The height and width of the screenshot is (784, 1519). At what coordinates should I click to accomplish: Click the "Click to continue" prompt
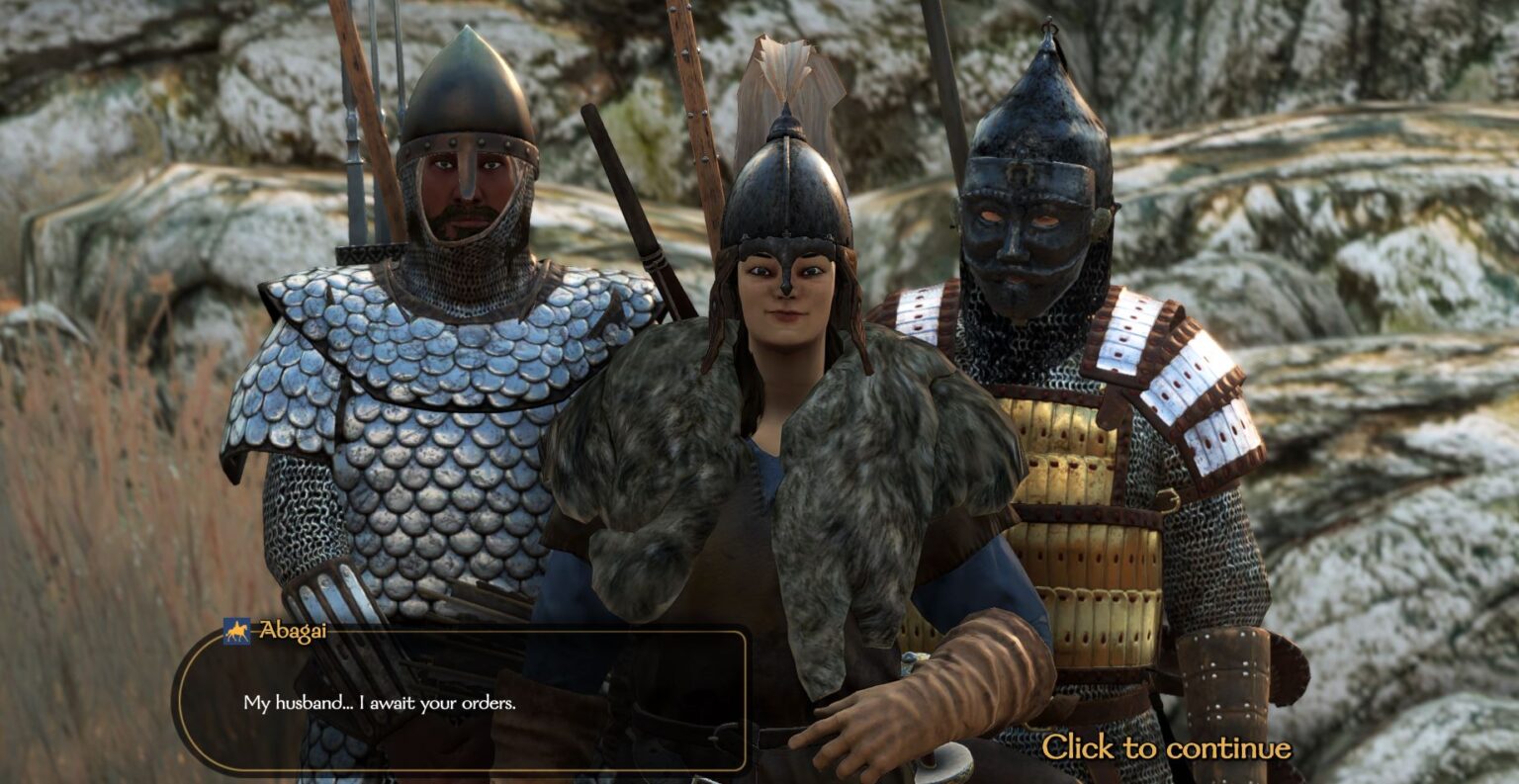click(x=1166, y=747)
